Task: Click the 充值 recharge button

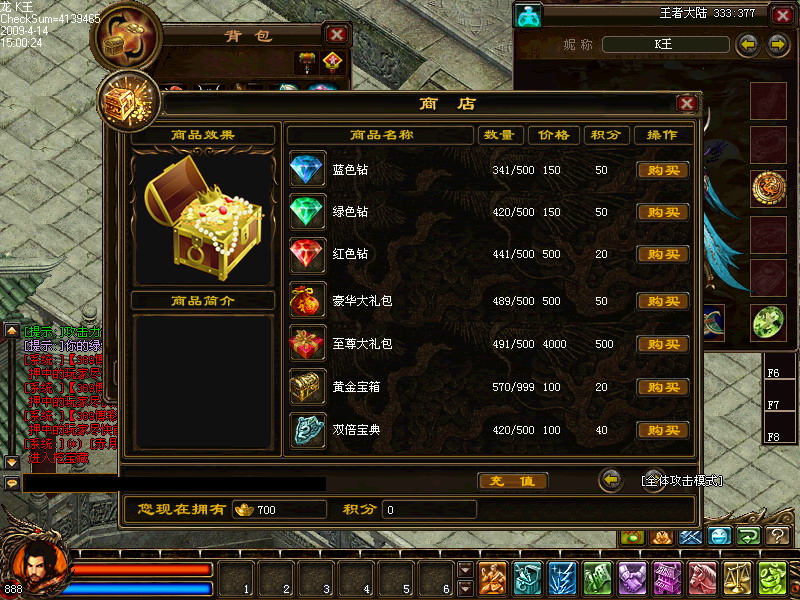Action: (x=512, y=481)
